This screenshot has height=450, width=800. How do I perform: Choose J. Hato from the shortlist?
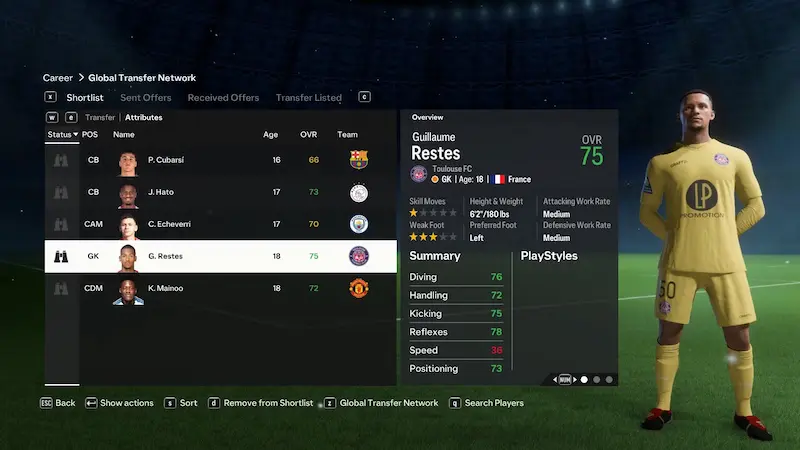tap(222, 192)
